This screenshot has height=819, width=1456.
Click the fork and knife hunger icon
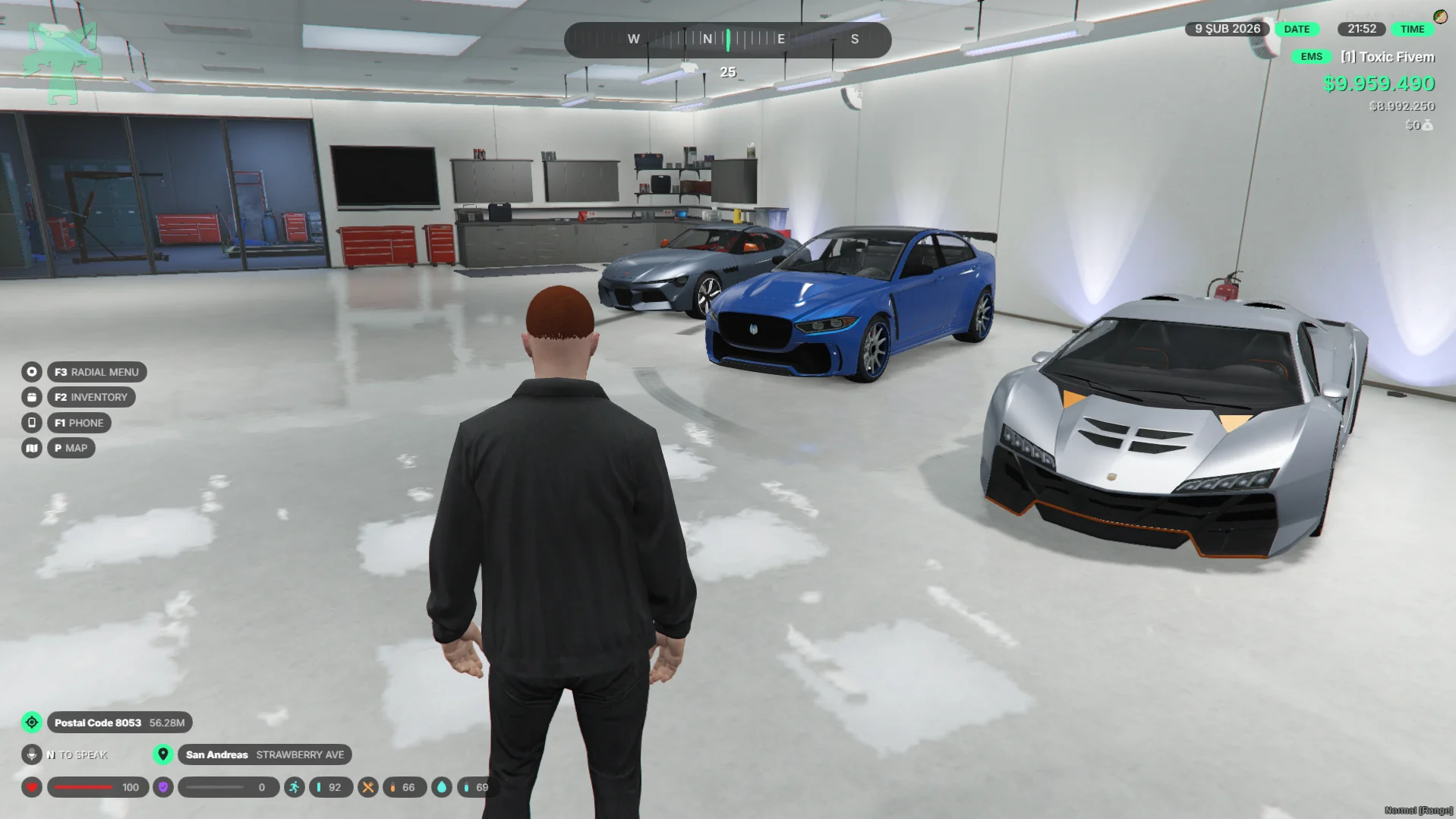(x=368, y=787)
